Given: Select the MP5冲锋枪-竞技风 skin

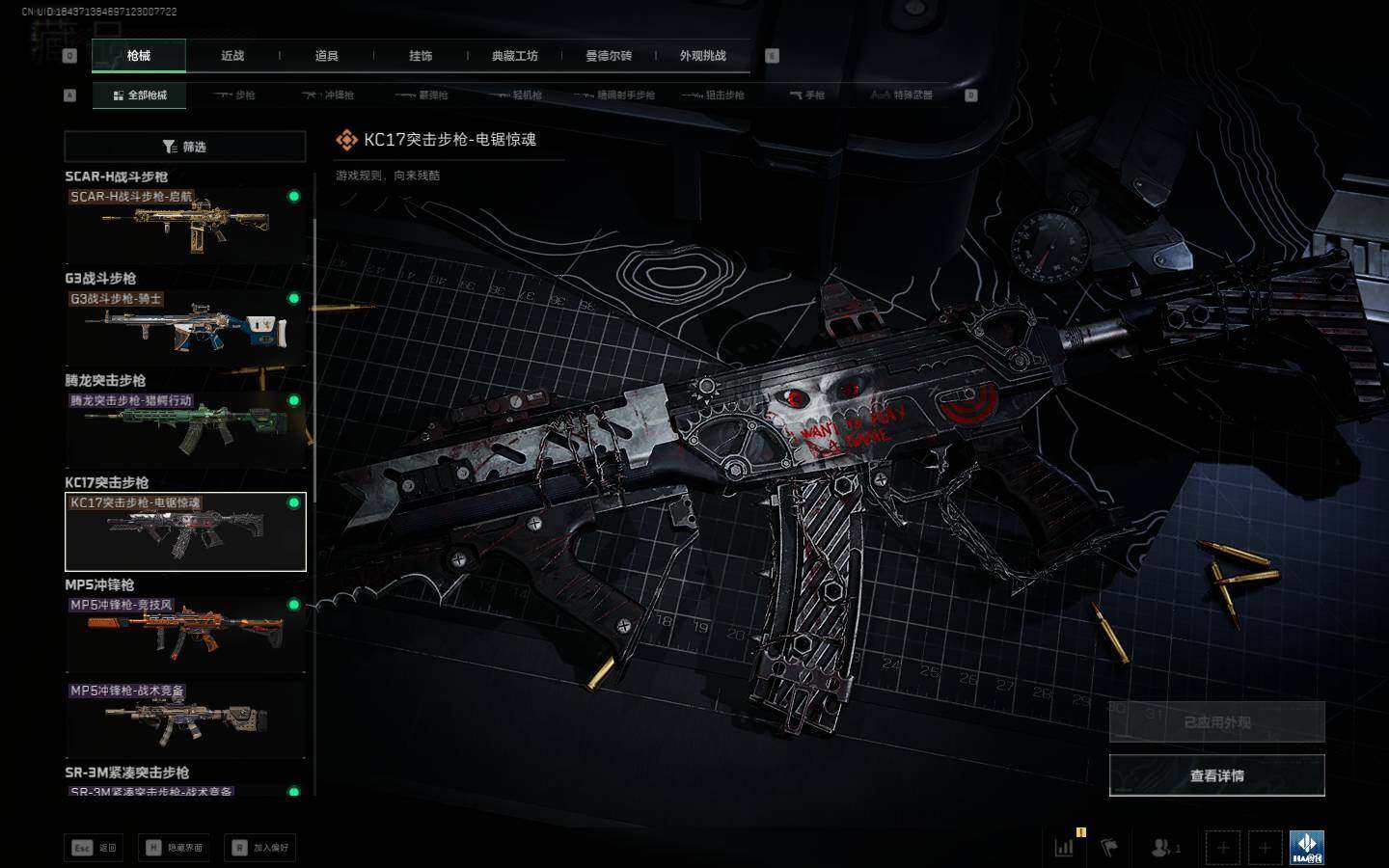Looking at the screenshot, I should click(185, 634).
